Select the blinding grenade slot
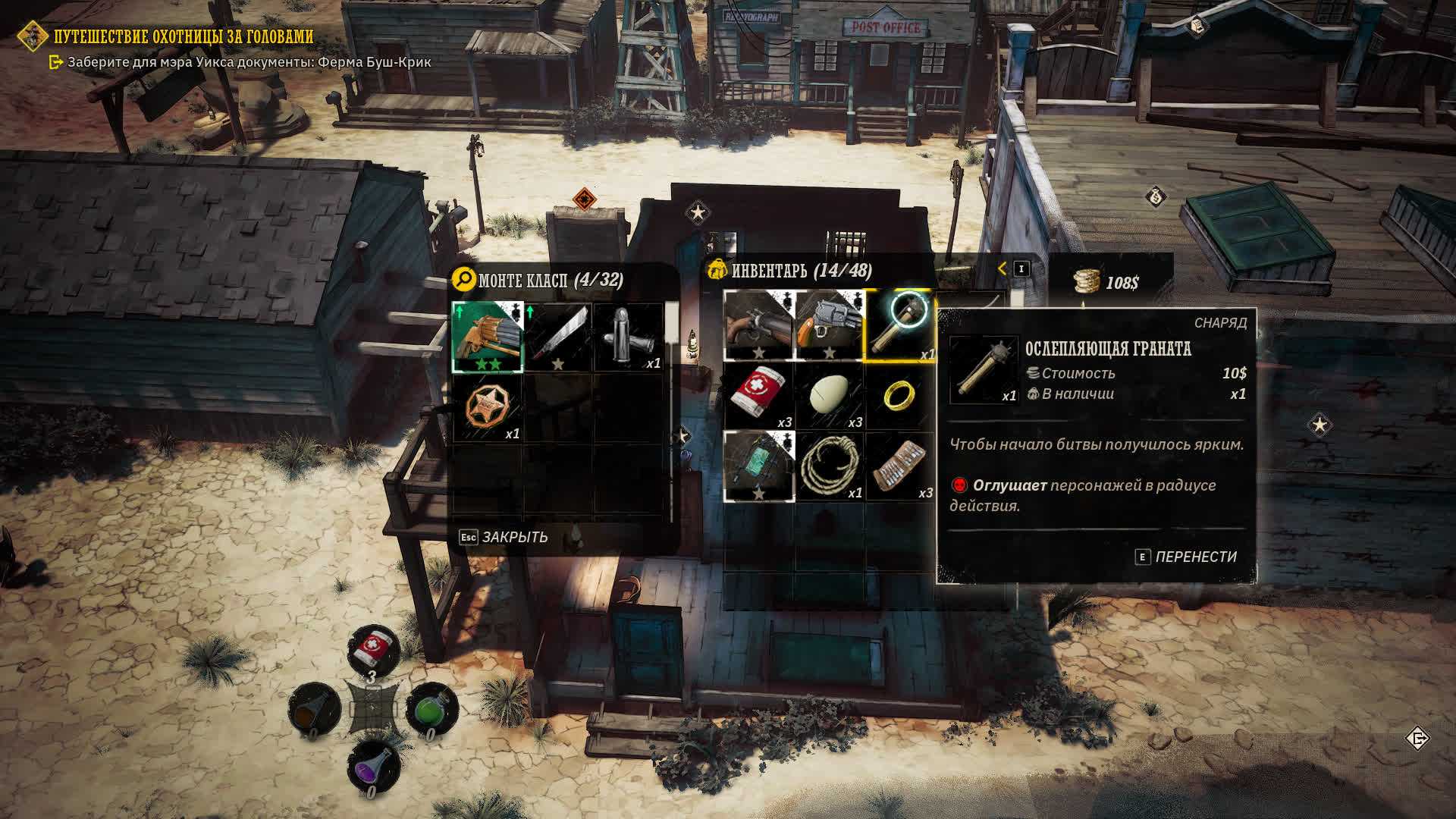This screenshot has height=819, width=1456. [x=900, y=325]
